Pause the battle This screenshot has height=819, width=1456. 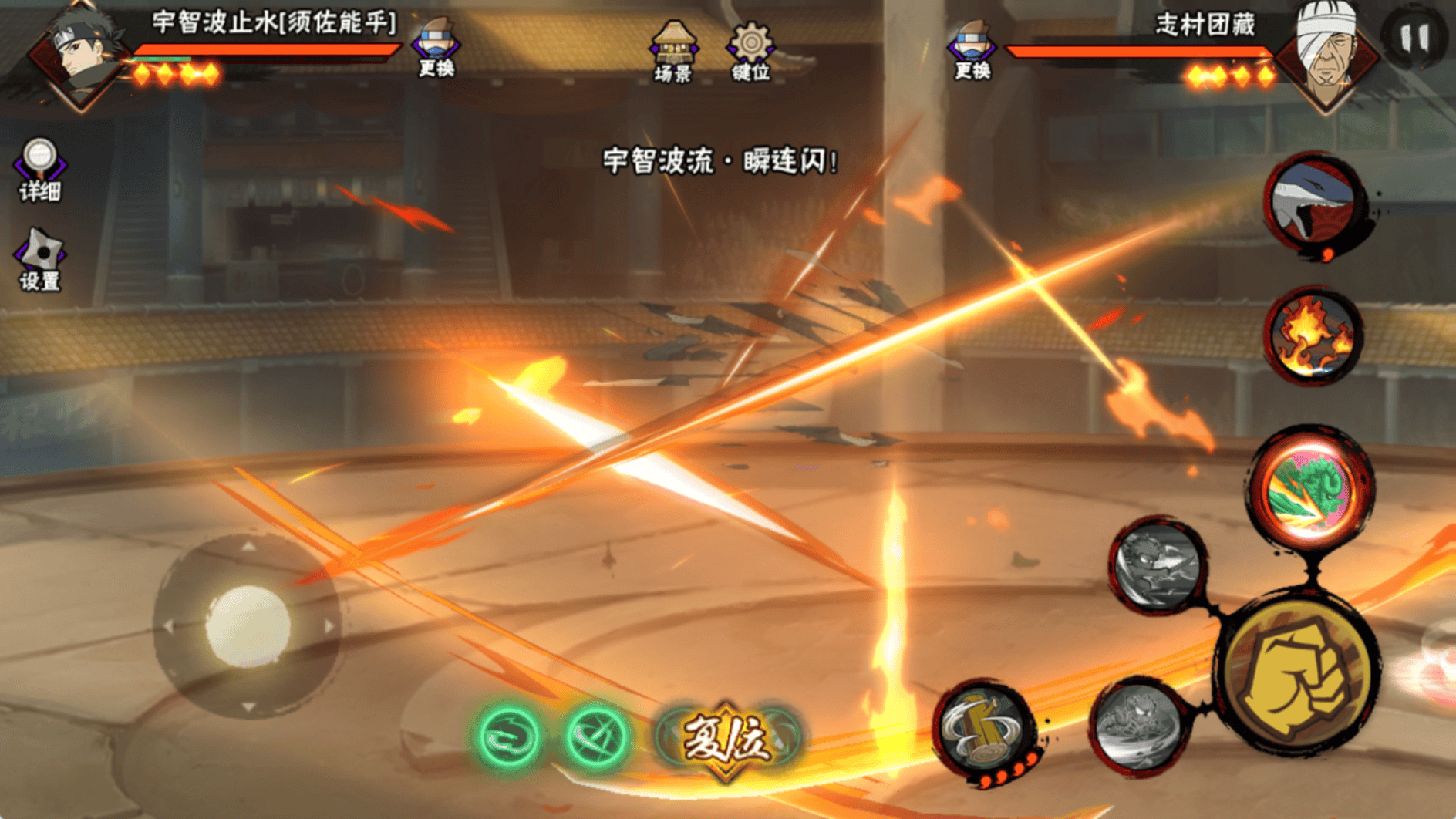pos(1414,37)
